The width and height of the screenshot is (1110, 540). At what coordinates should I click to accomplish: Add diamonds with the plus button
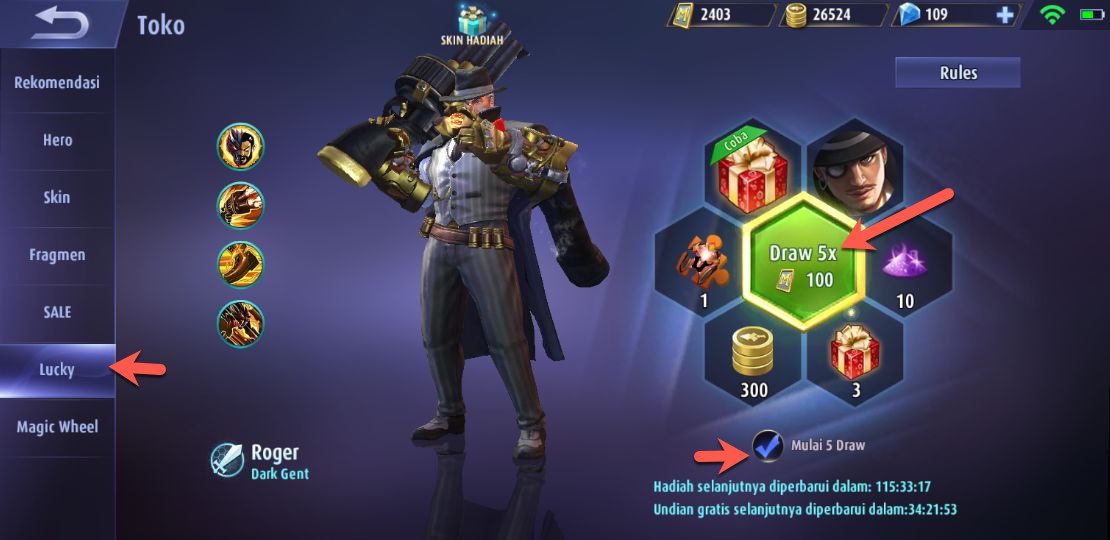point(1005,15)
